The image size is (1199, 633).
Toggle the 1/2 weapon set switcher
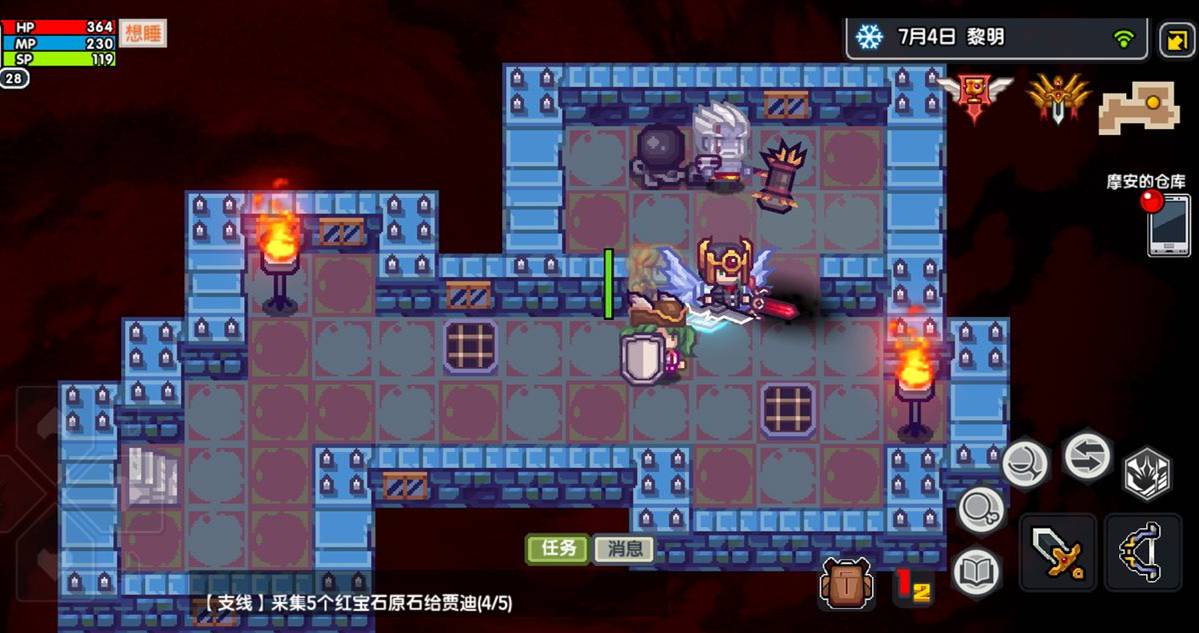click(x=912, y=587)
